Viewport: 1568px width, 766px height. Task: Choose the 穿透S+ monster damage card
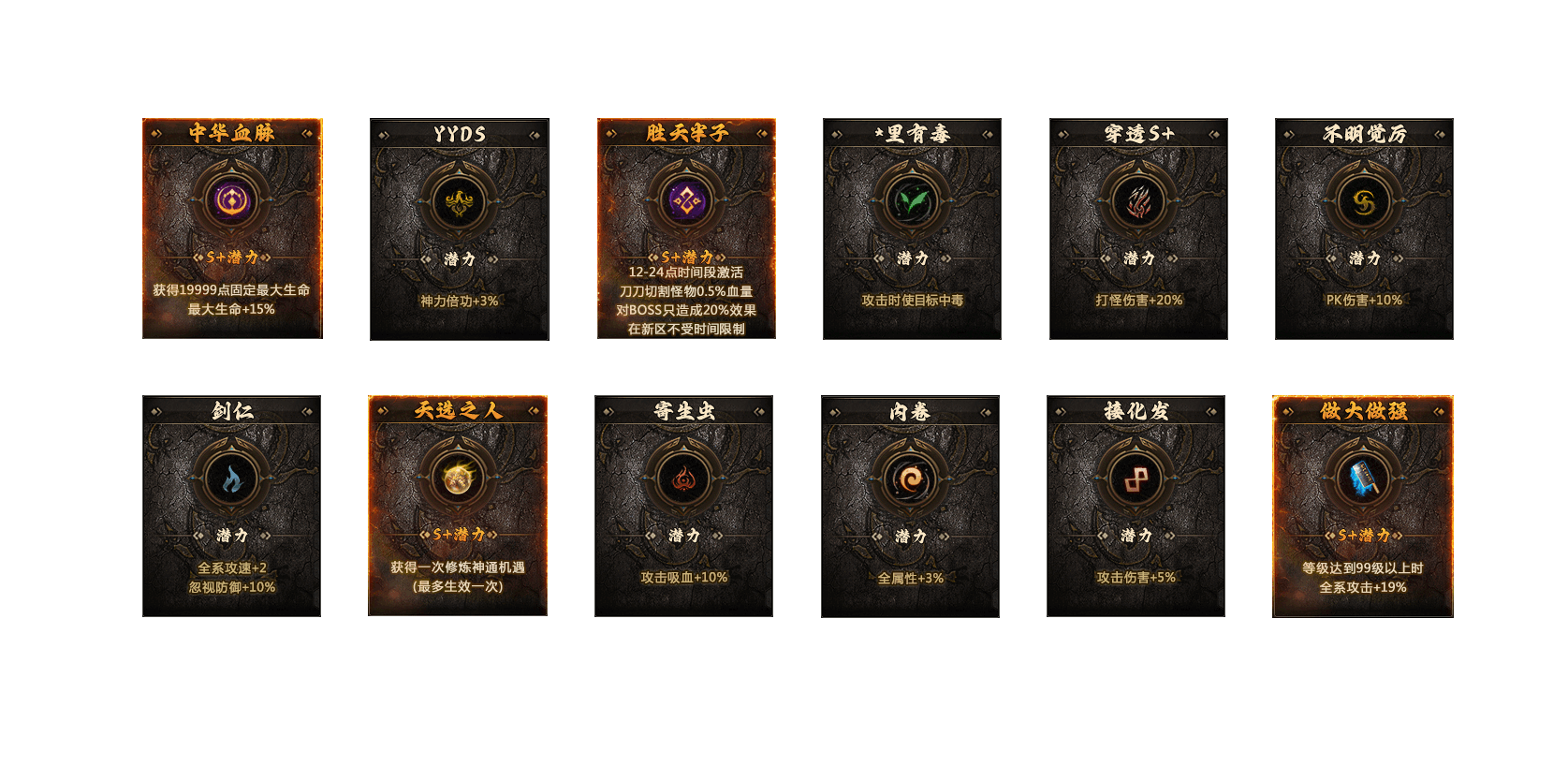(1138, 228)
